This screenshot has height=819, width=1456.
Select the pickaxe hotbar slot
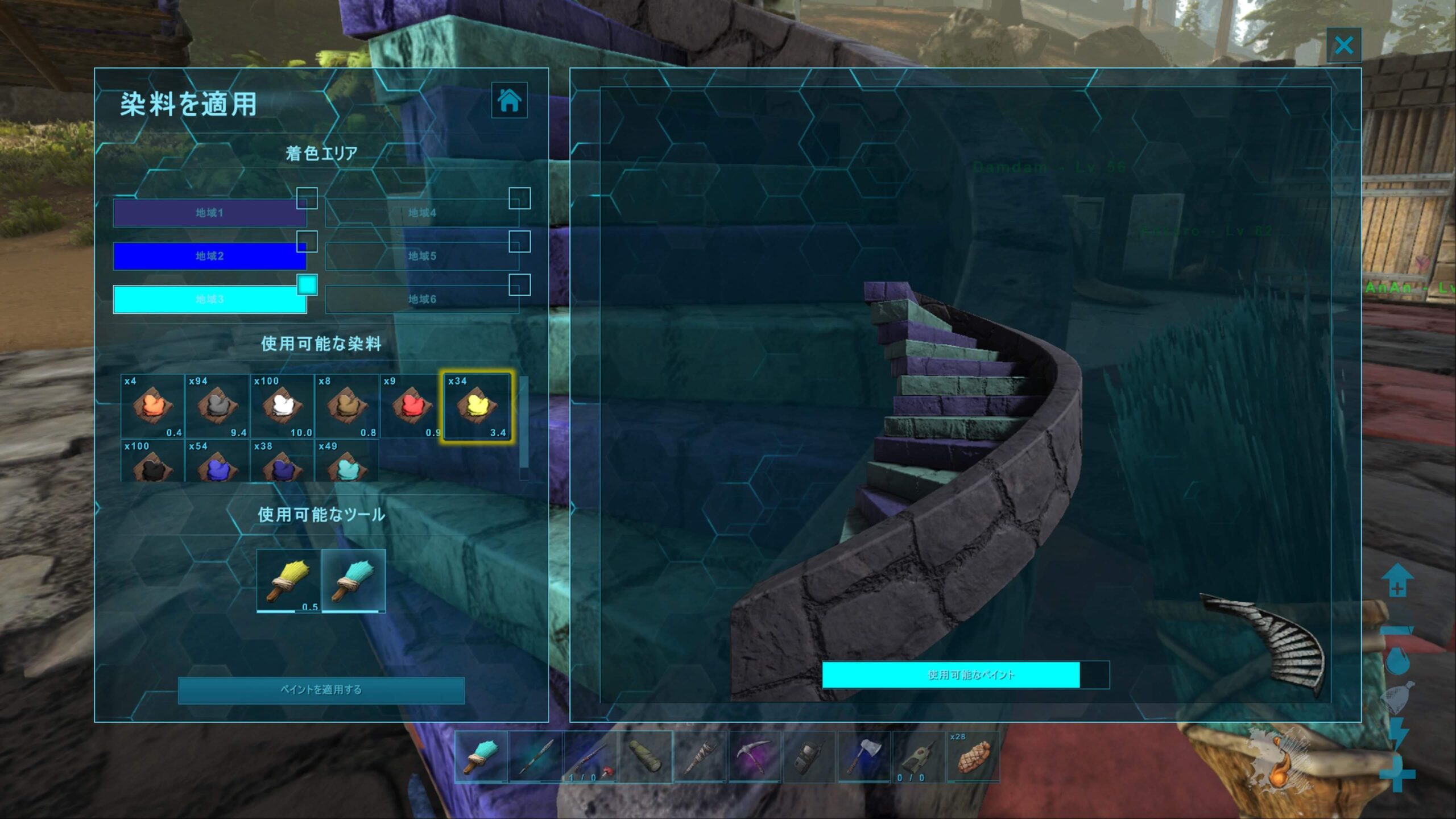(x=755, y=757)
